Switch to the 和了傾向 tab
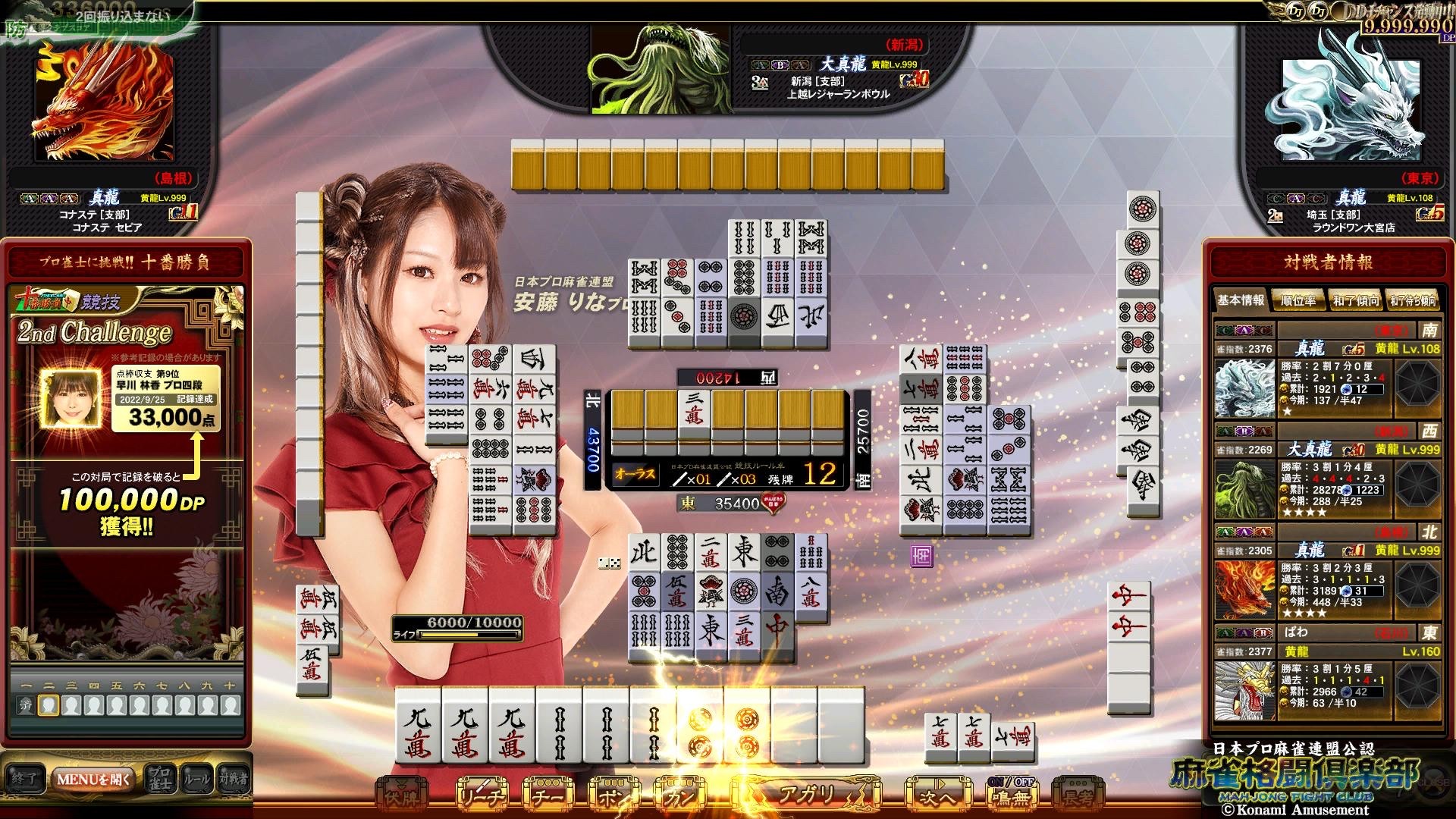The height and width of the screenshot is (819, 1456). [x=1355, y=301]
